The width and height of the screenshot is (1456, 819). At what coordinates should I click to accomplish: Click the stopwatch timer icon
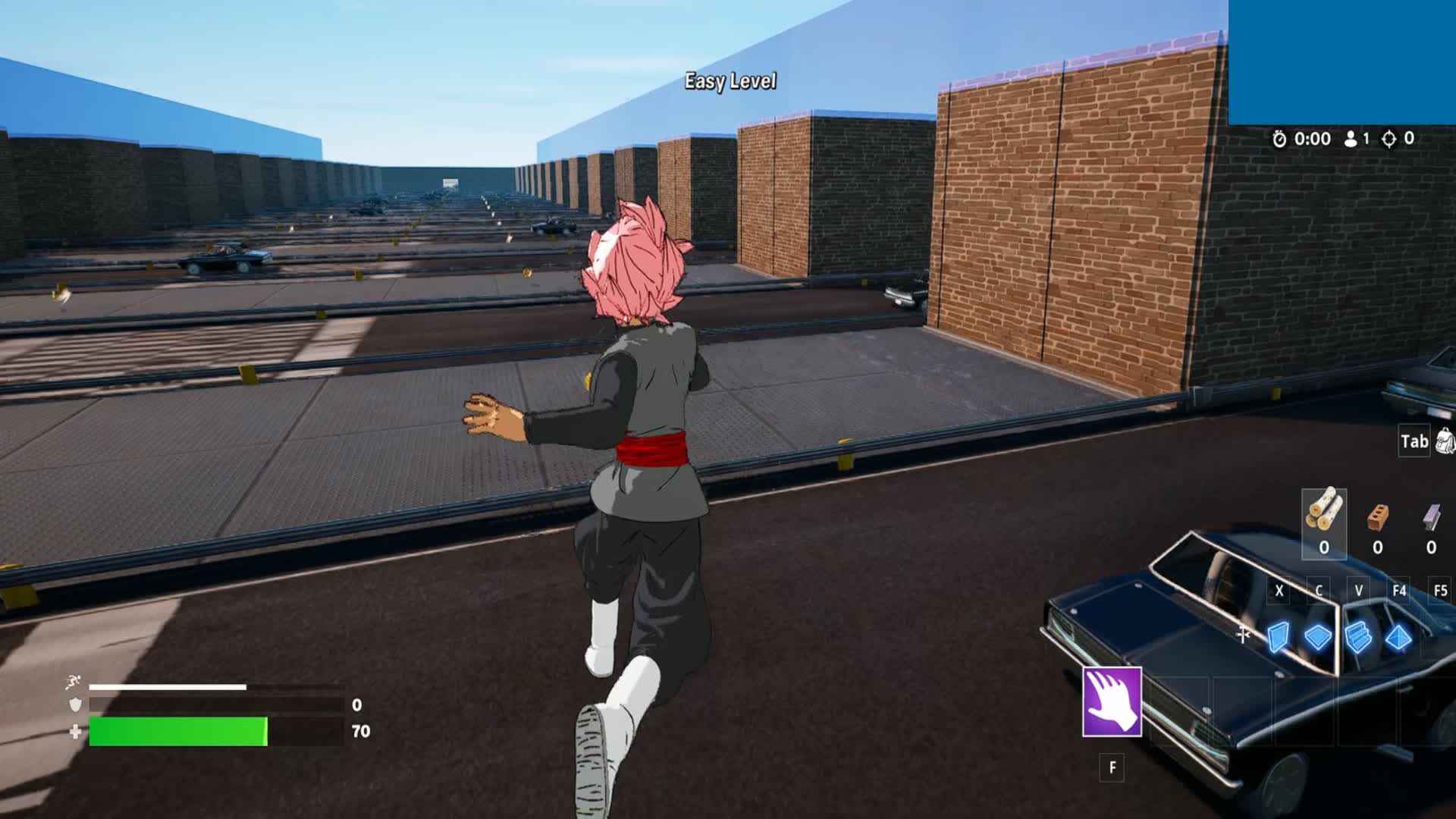click(x=1279, y=139)
